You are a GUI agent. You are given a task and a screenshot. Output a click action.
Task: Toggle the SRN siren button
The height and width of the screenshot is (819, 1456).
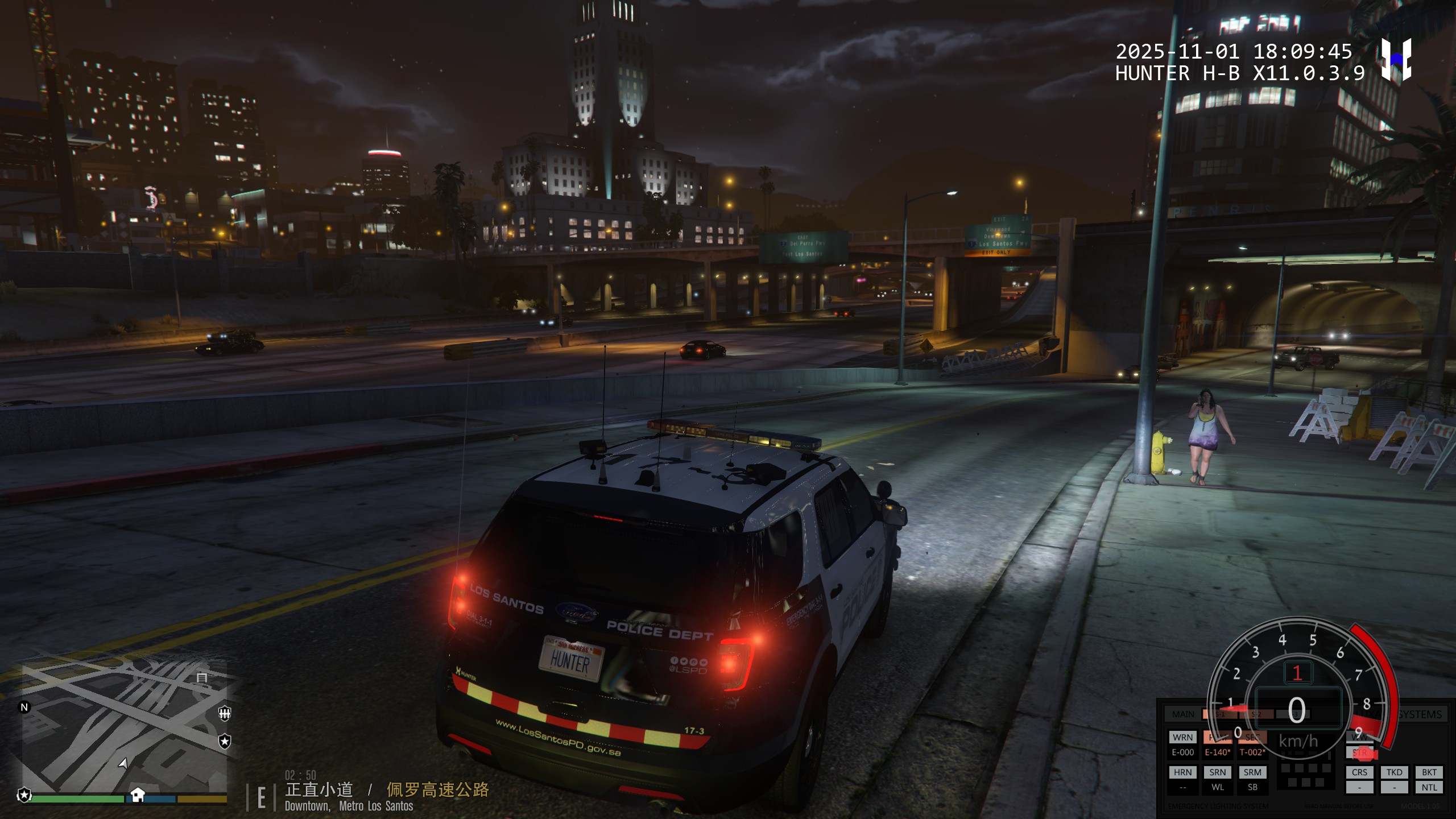[1217, 772]
